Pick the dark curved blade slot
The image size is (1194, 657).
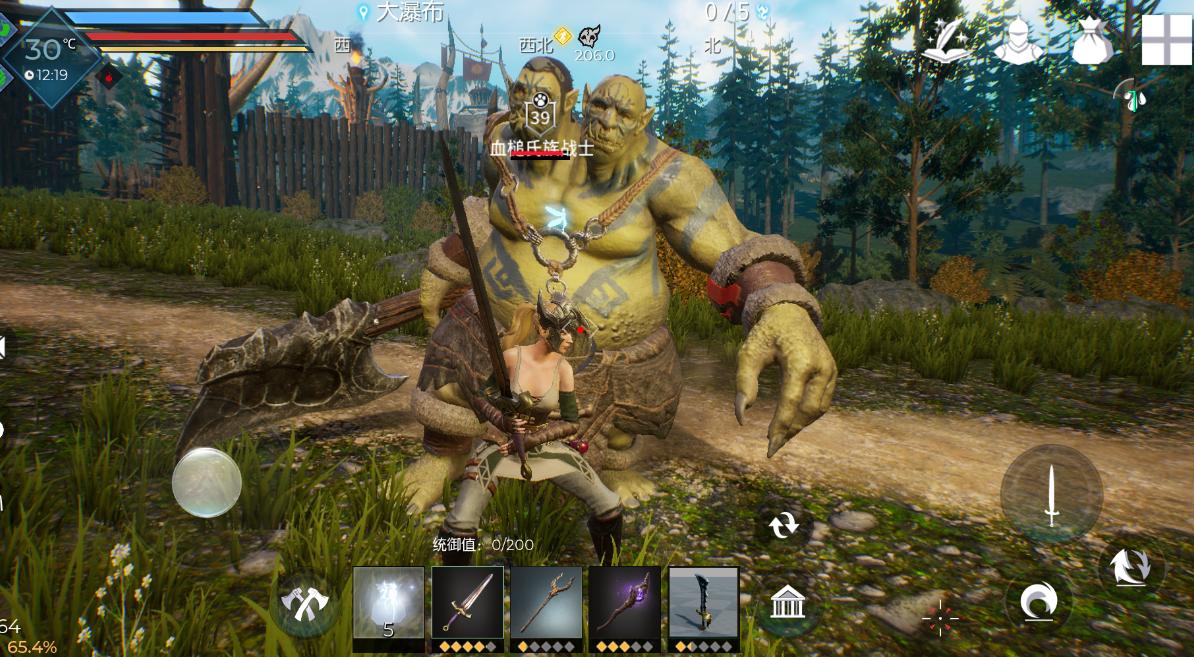click(703, 602)
